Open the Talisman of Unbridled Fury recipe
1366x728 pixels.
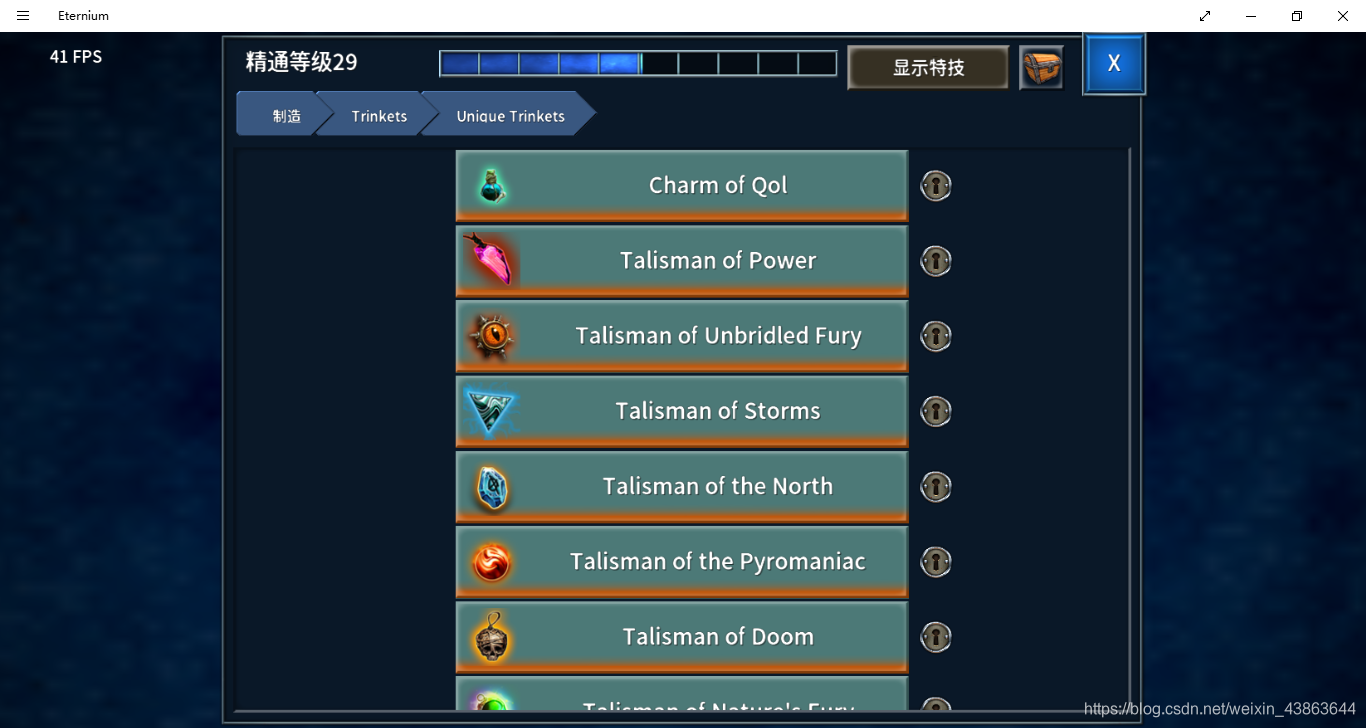coord(681,336)
